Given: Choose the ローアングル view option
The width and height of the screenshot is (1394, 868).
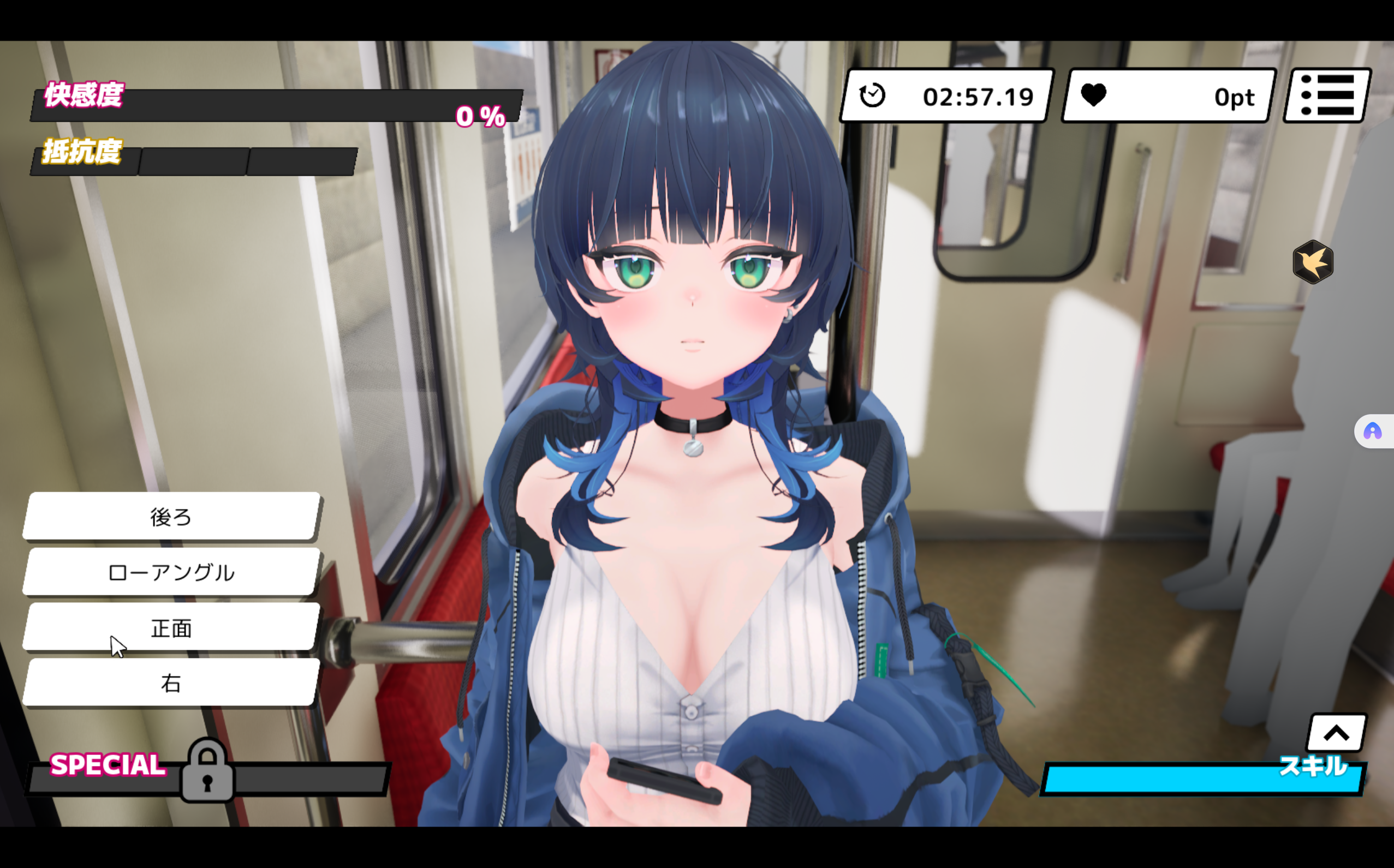Looking at the screenshot, I should click(171, 572).
